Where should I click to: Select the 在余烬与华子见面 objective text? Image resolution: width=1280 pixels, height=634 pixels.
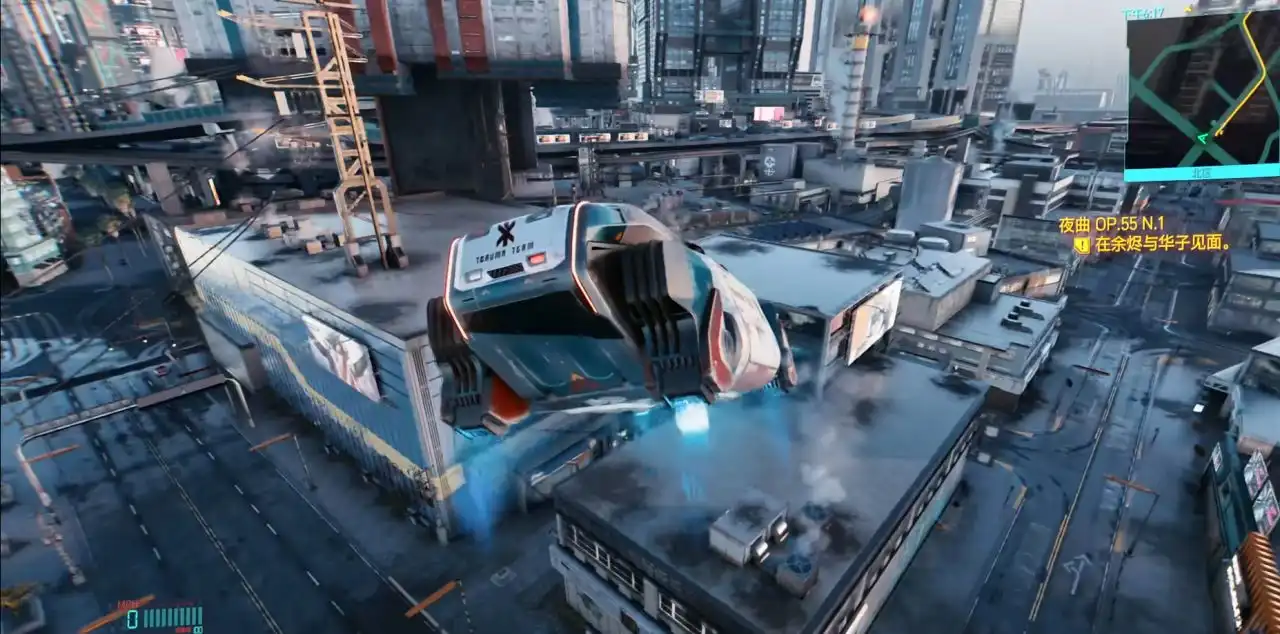tap(1161, 243)
